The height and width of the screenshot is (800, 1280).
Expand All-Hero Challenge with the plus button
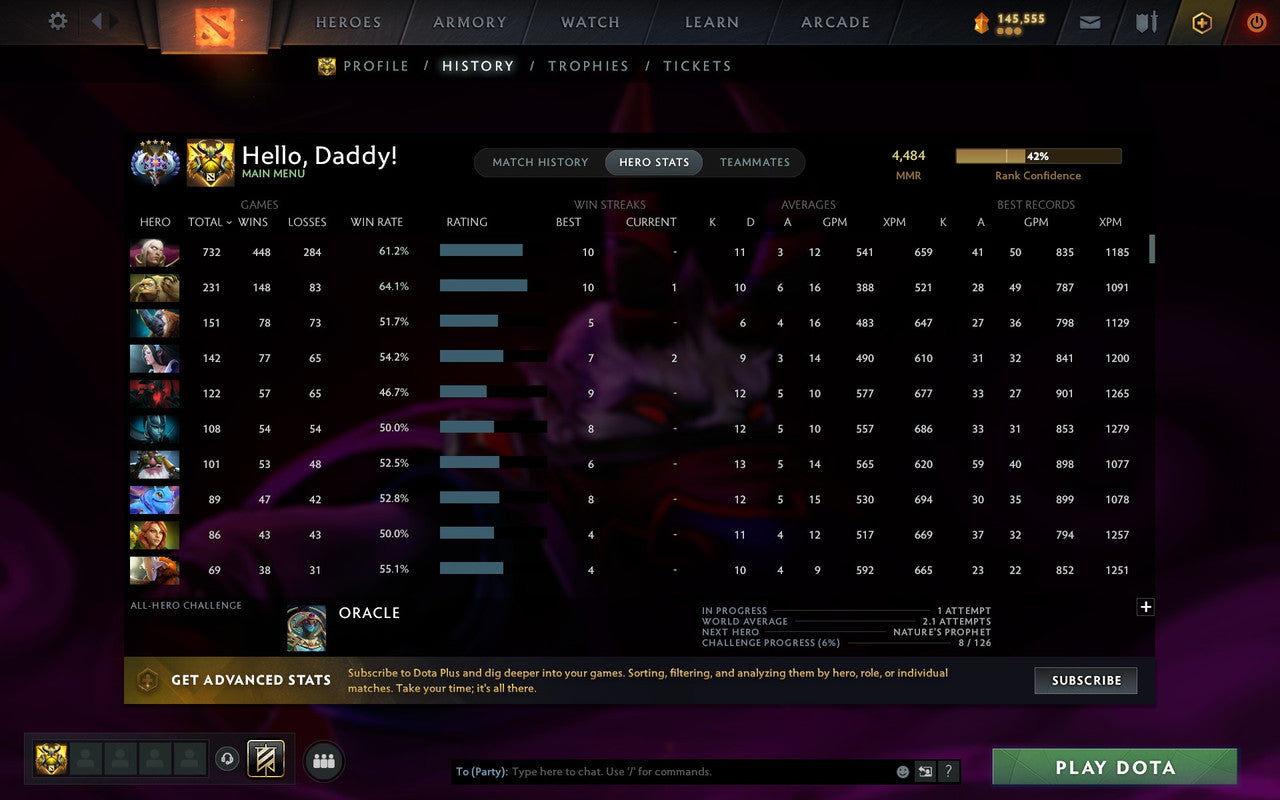click(x=1146, y=607)
